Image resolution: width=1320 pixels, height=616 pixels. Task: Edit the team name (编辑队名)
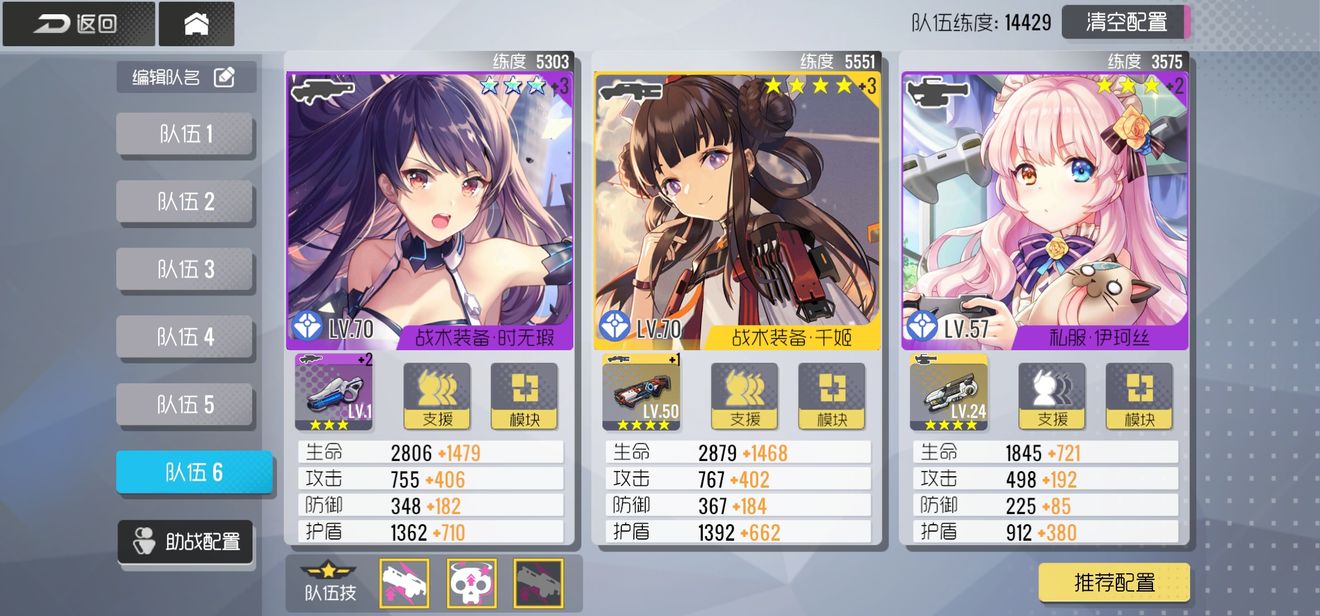pyautogui.click(x=186, y=77)
